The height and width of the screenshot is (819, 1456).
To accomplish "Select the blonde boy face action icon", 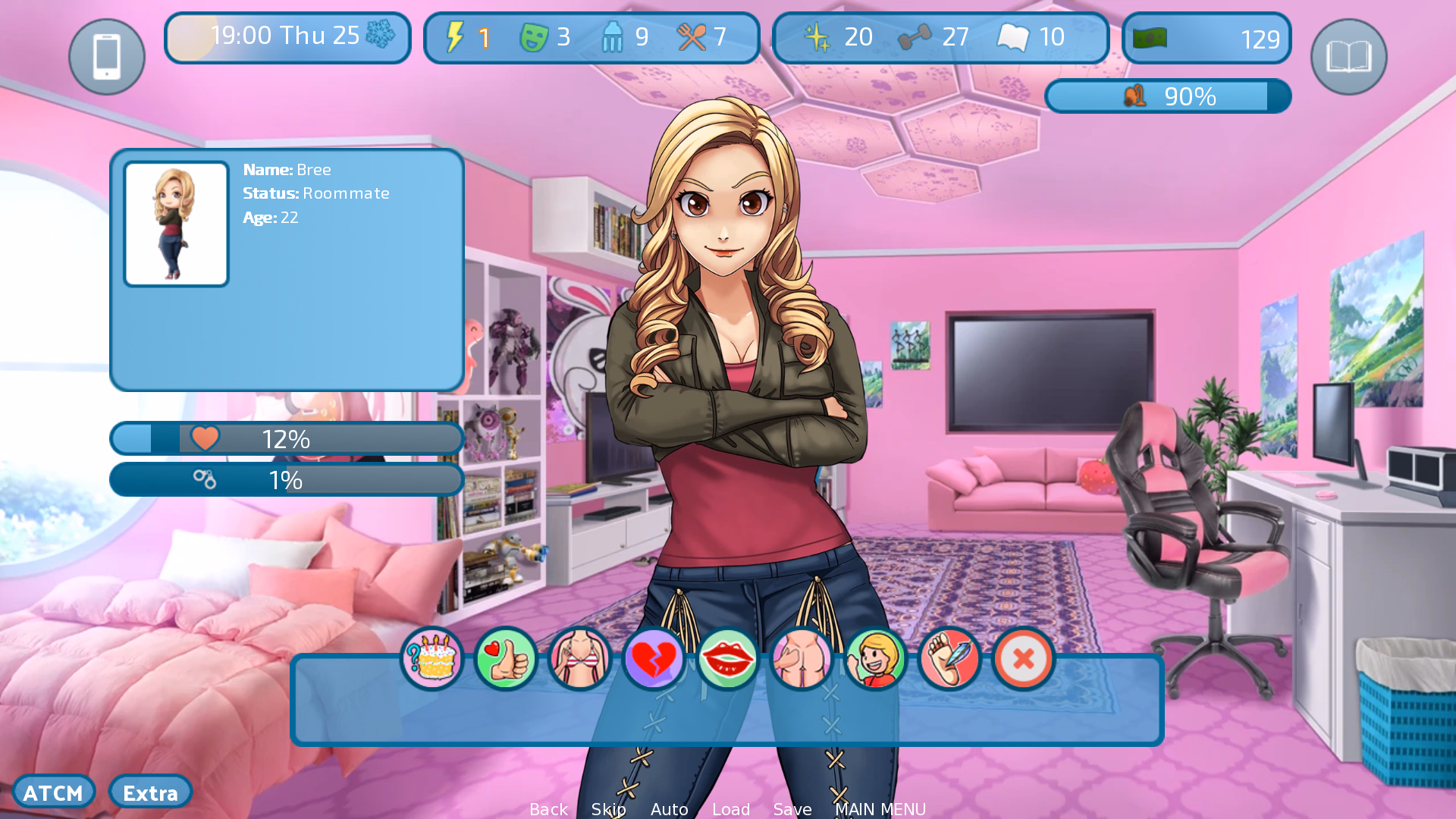I will (x=875, y=658).
